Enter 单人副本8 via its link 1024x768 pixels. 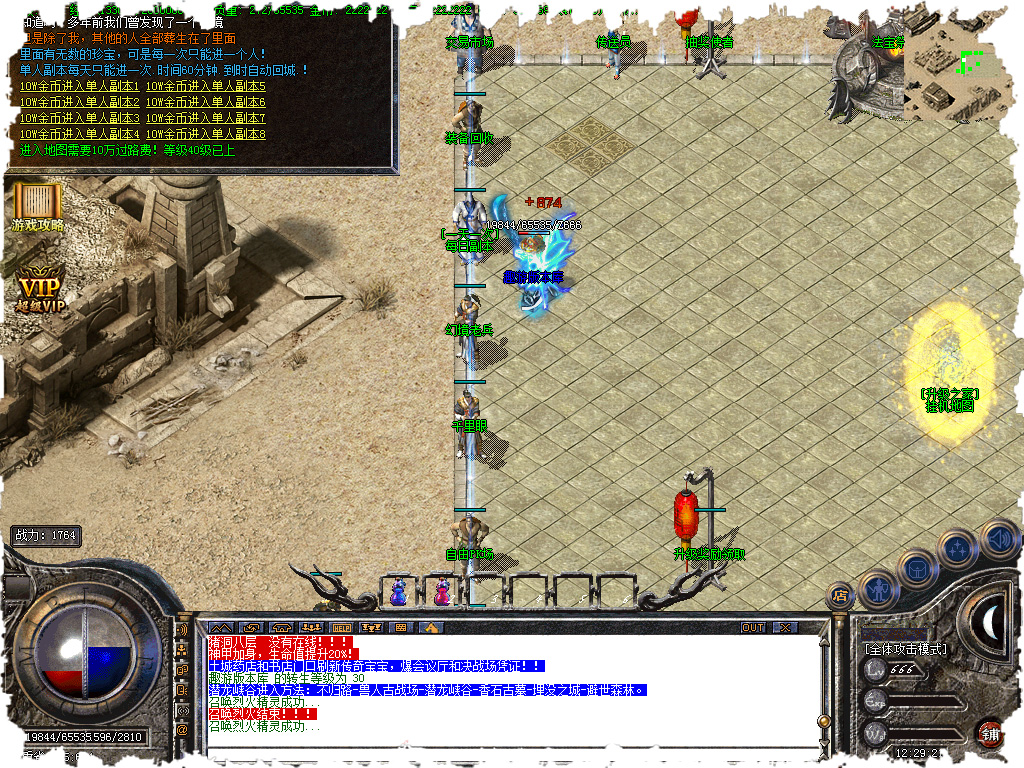(206, 134)
